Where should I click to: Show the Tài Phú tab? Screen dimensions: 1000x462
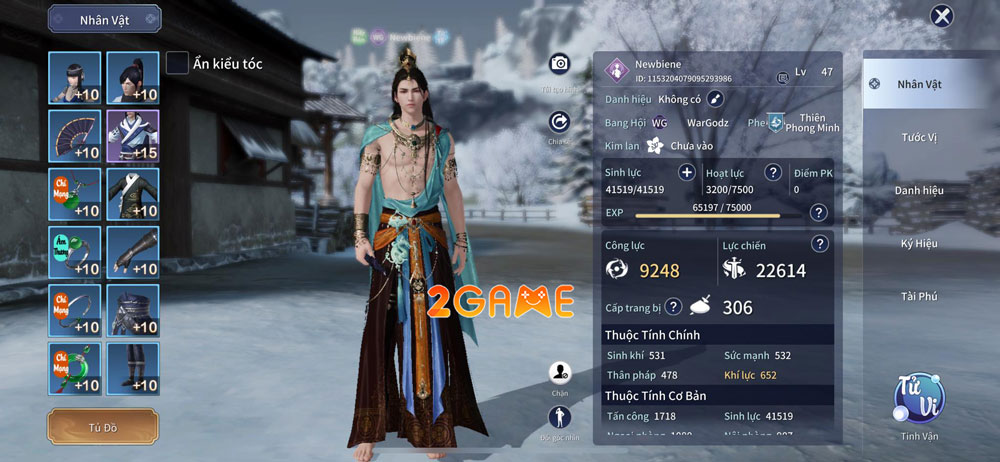point(918,295)
